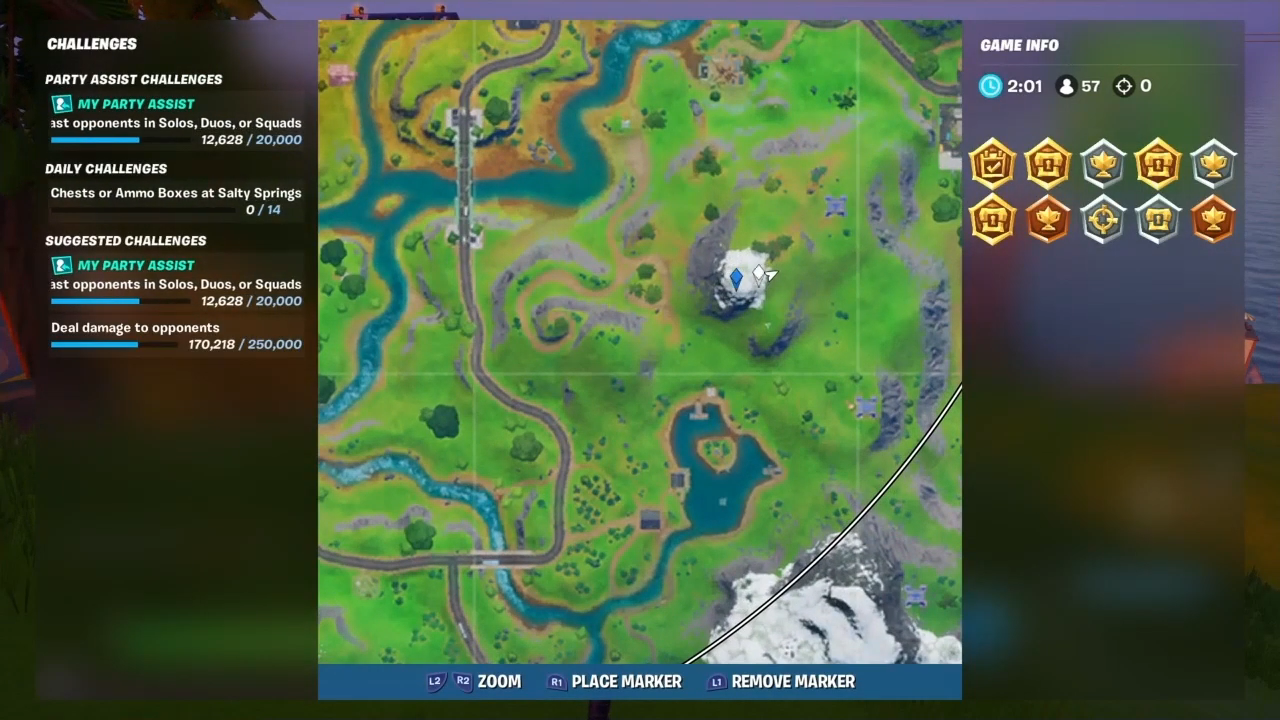Click the clock timer icon in Game Info
Screen dimensions: 1280x720
[x=989, y=86]
